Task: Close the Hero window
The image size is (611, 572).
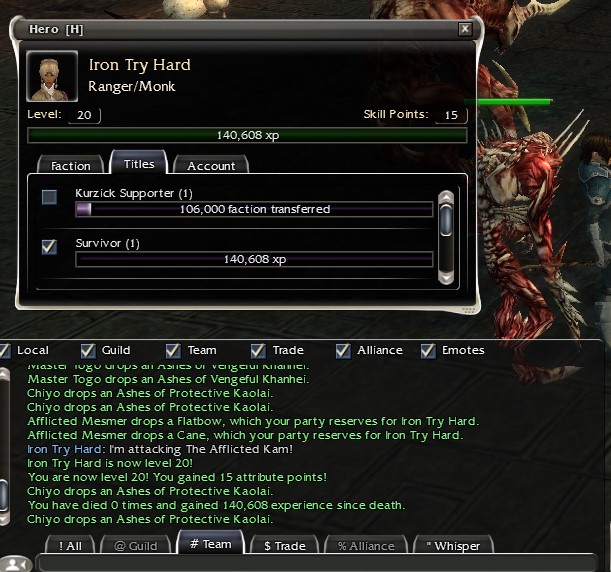Action: click(465, 30)
